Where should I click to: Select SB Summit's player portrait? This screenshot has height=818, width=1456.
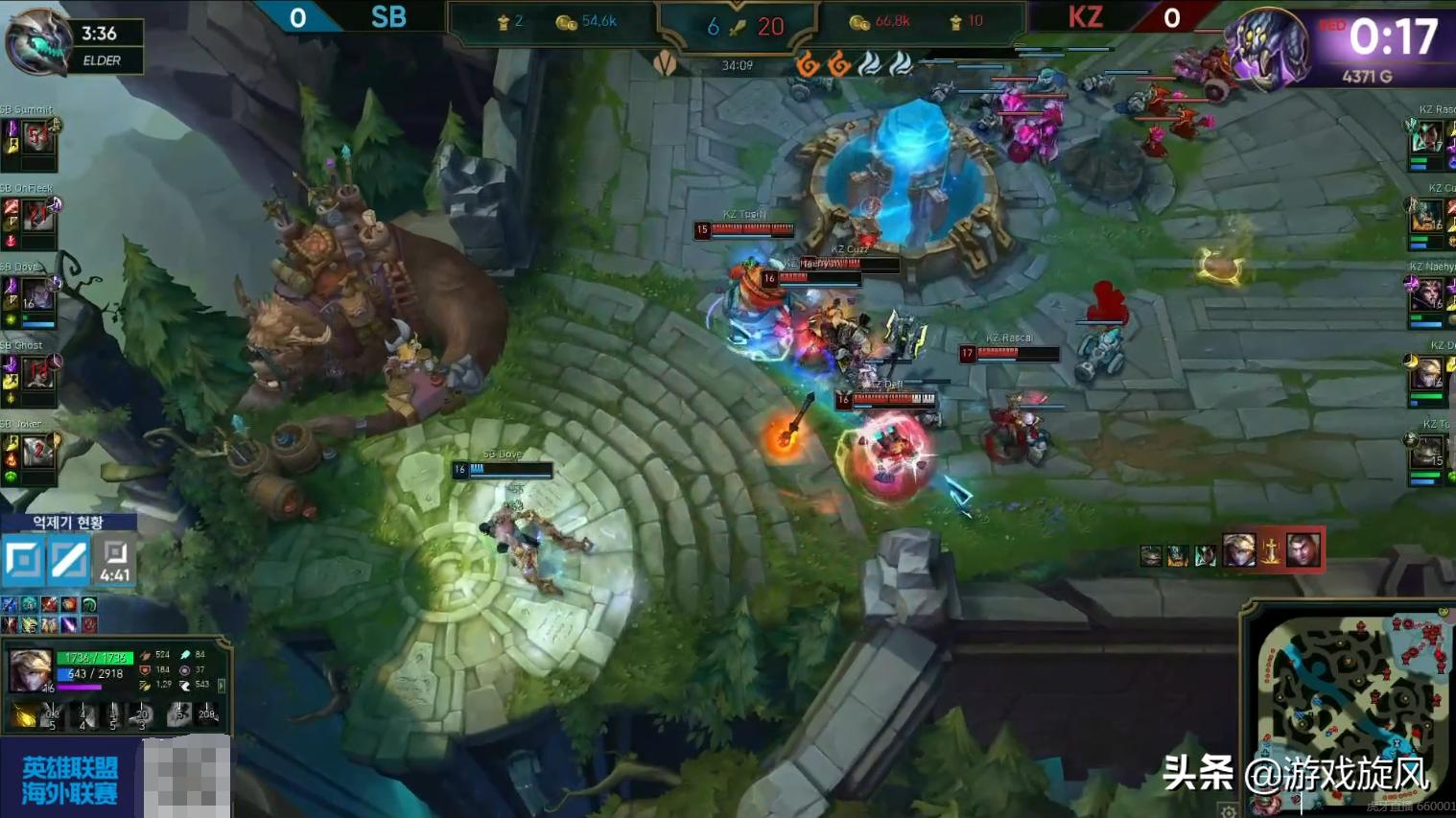(36, 137)
